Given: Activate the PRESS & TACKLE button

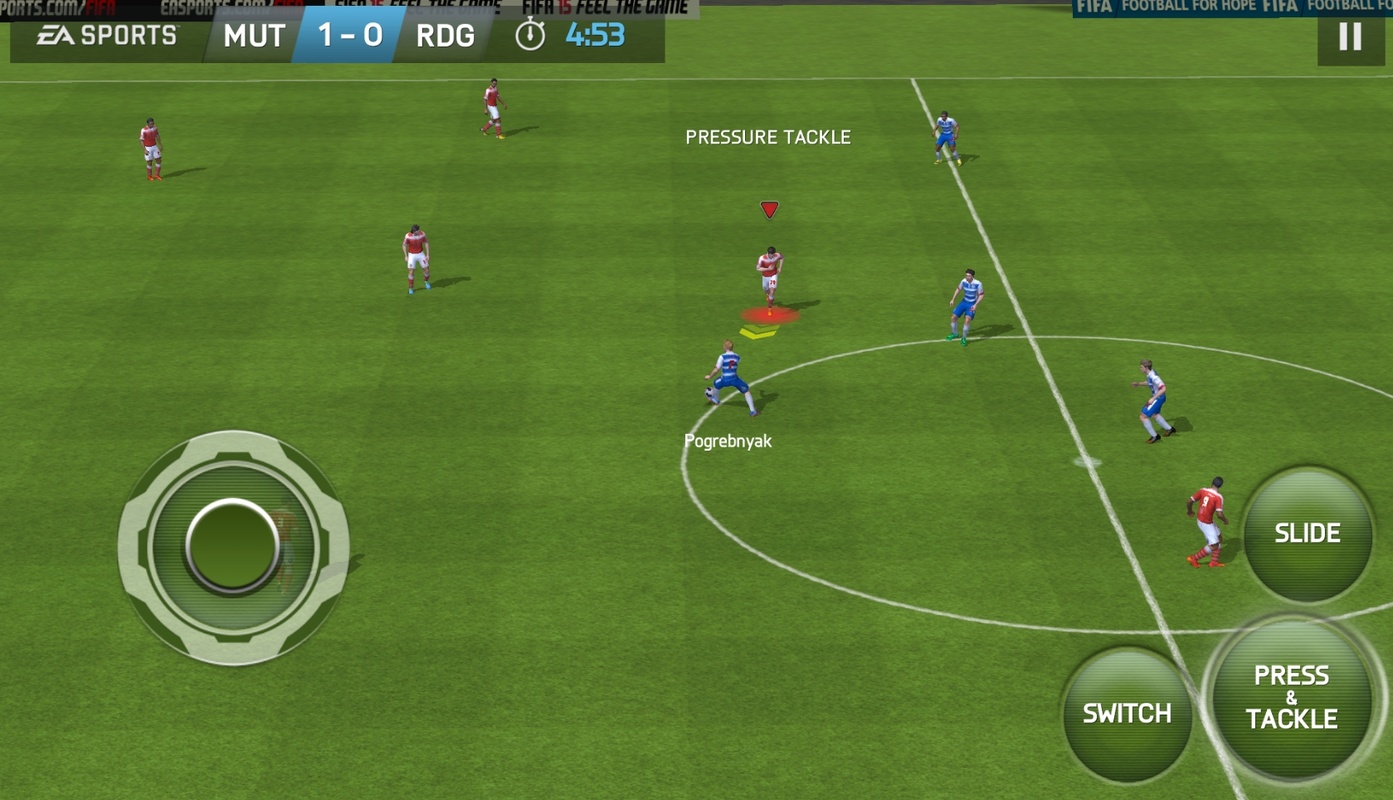Looking at the screenshot, I should point(1292,697).
